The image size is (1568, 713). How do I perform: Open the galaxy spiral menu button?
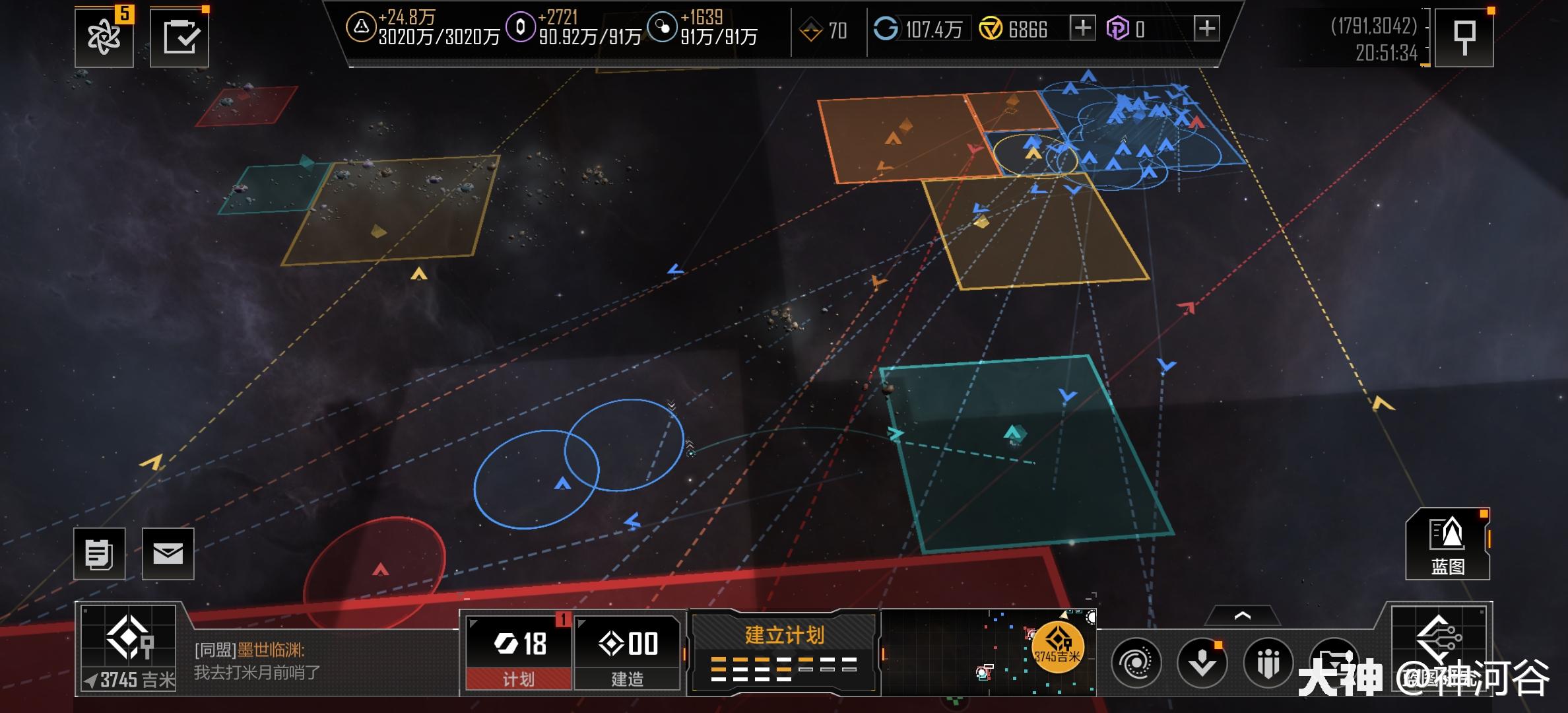[1136, 662]
